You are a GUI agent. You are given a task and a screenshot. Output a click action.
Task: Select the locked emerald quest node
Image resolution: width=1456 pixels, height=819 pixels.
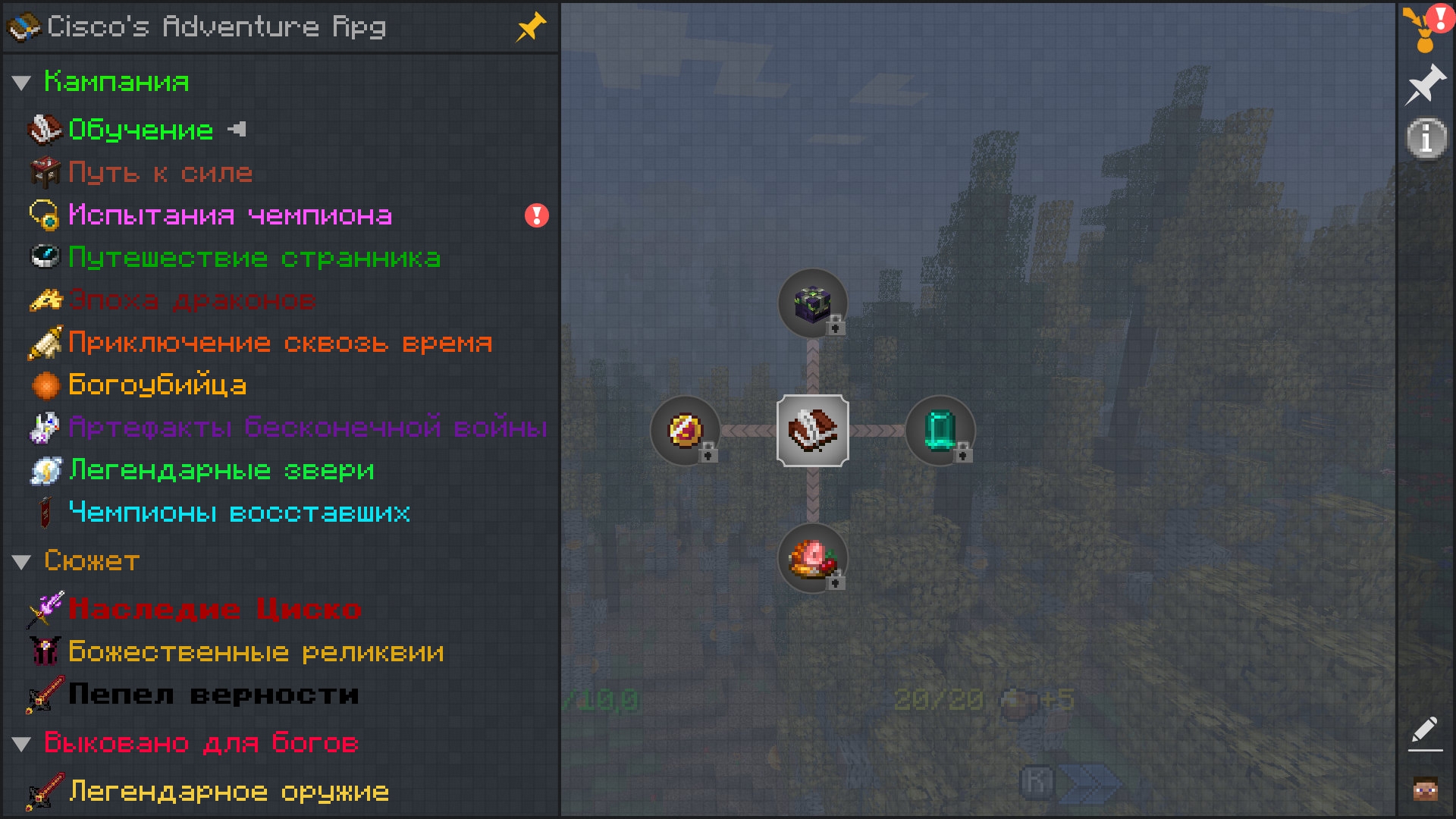940,430
